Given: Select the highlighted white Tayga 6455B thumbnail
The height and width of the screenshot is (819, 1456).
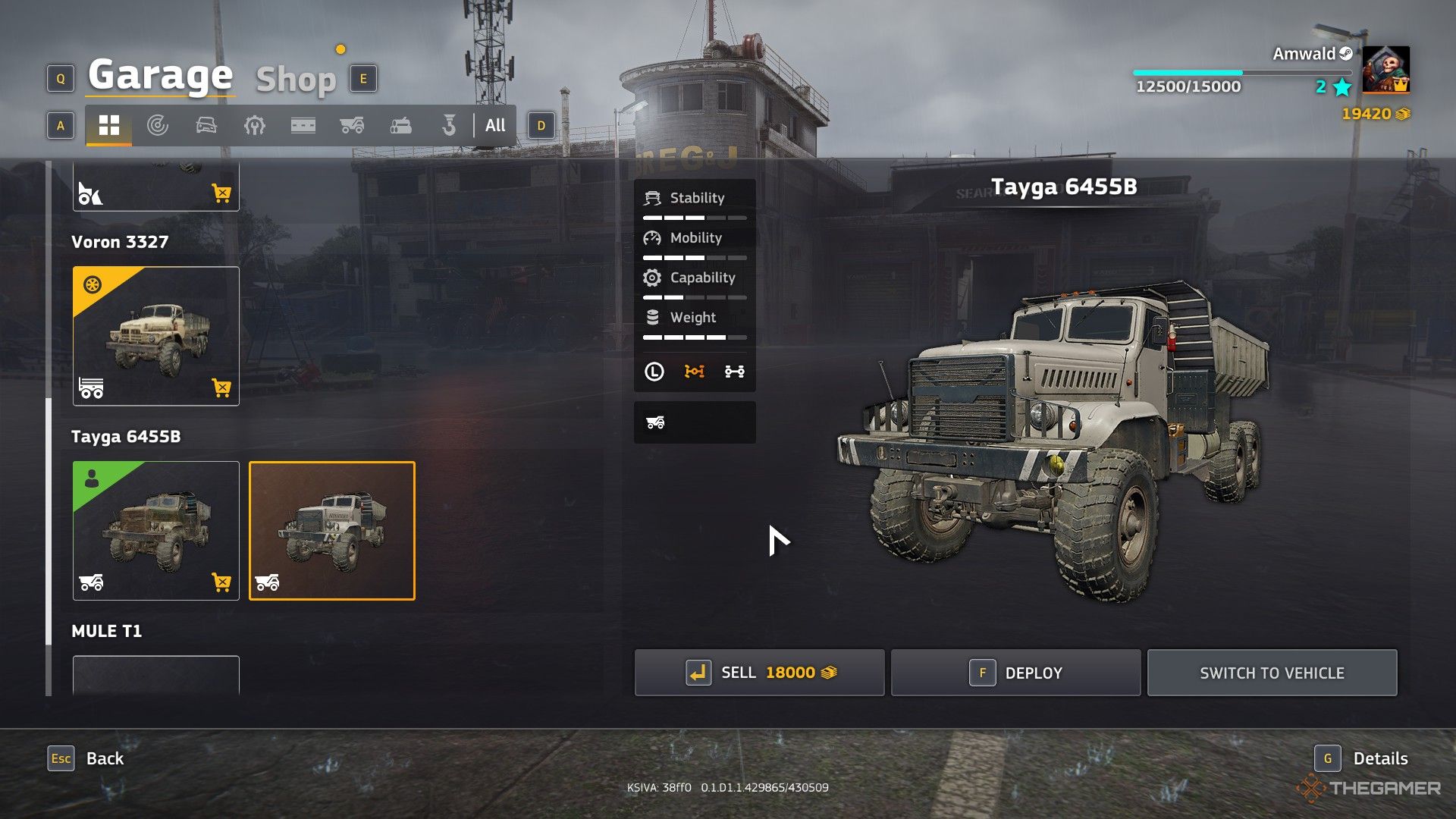Looking at the screenshot, I should [332, 531].
